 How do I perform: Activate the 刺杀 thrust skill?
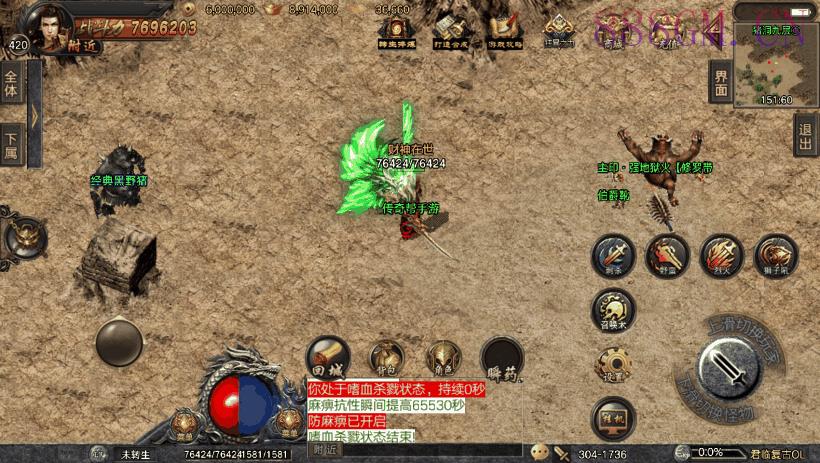pos(612,256)
